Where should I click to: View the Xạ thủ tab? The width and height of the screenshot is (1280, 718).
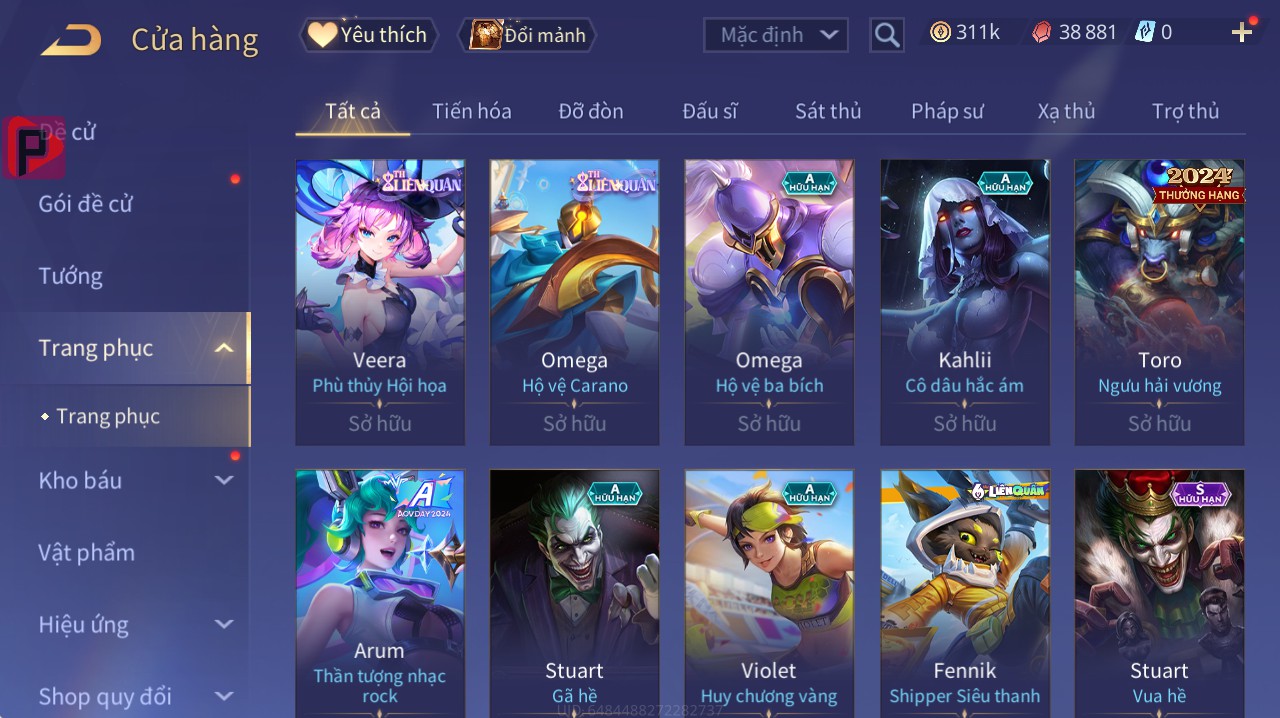(1066, 111)
